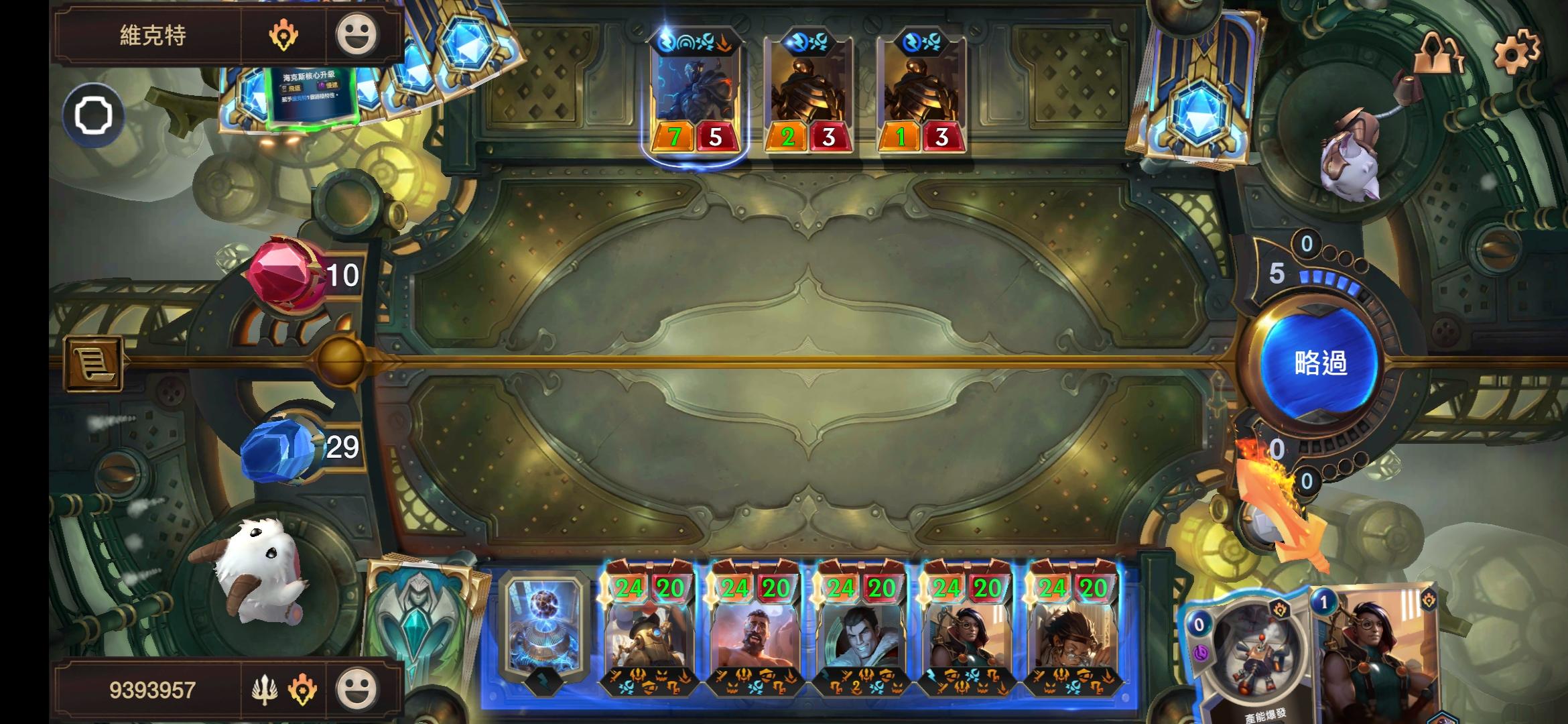Toggle the circular reticle in the top left
This screenshot has width=1568, height=724.
[x=92, y=115]
